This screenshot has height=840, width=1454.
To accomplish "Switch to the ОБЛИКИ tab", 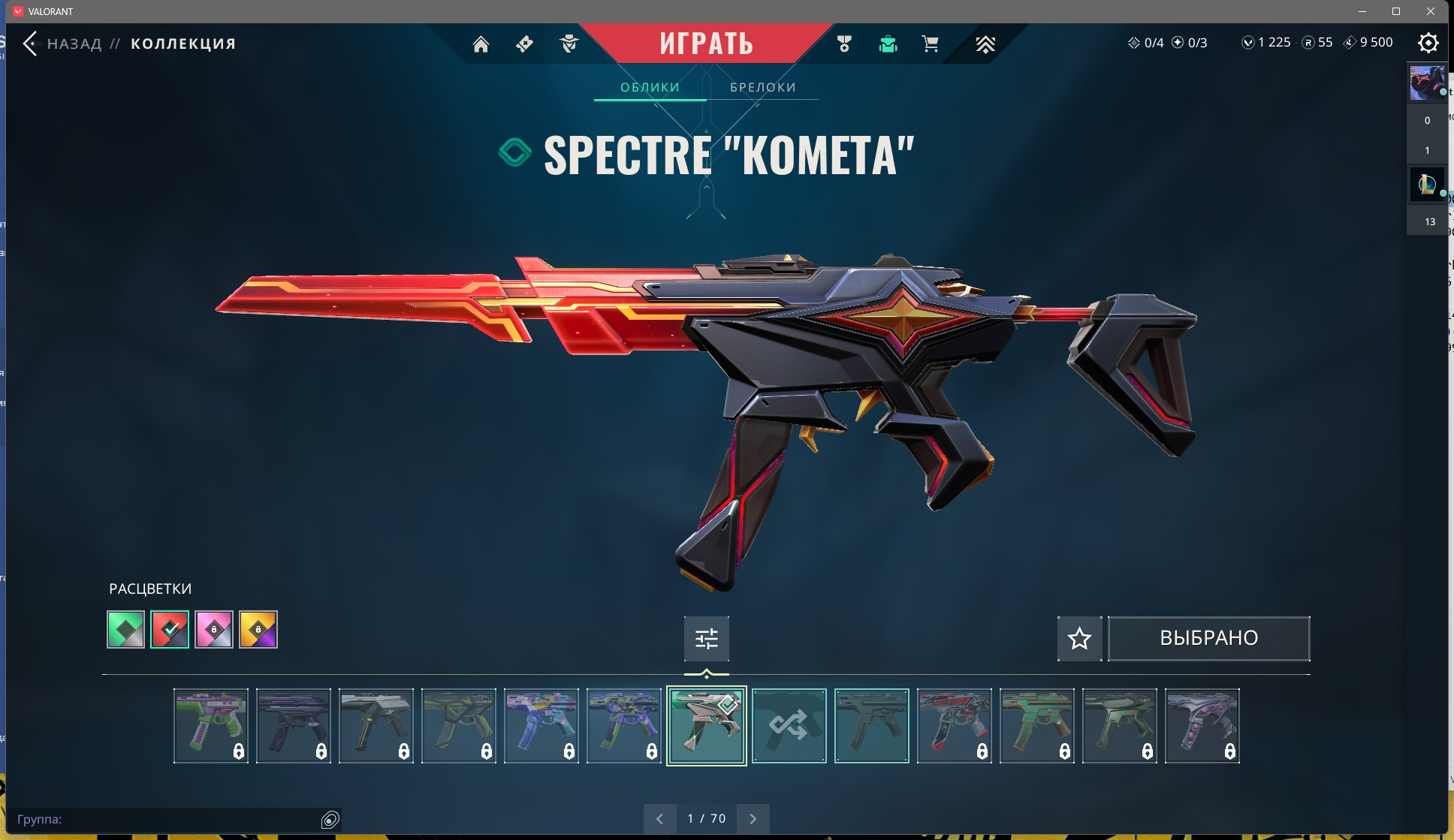I will (x=650, y=87).
